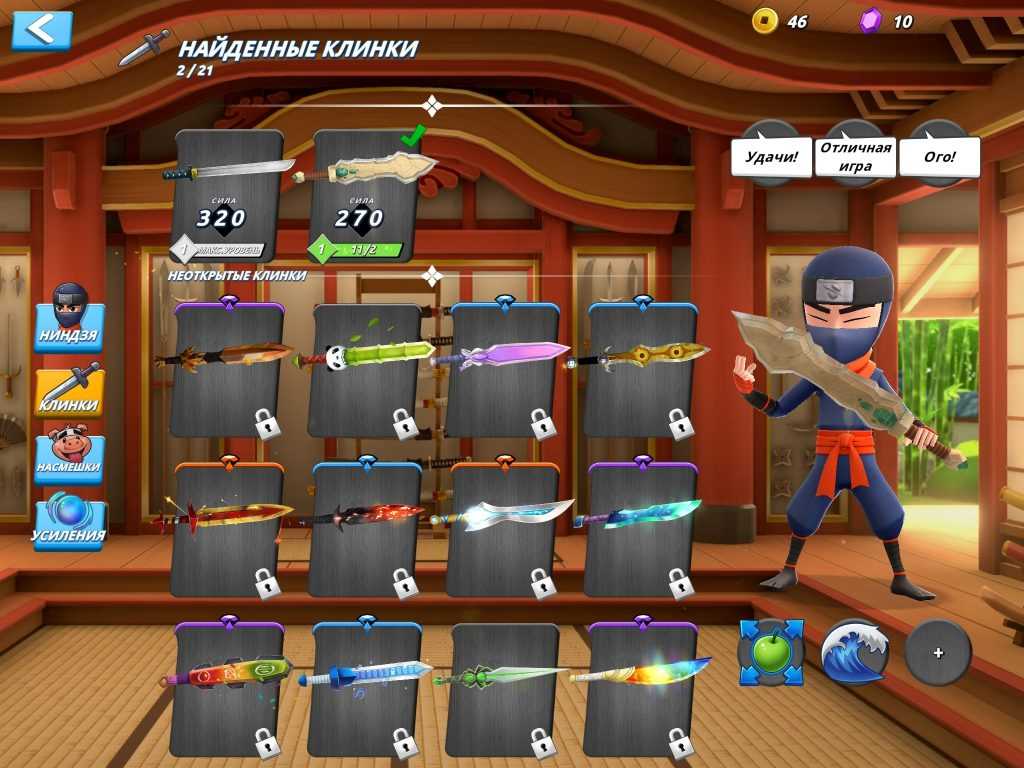Go back using the arrow button
Screen dimensions: 1024x768
click(42, 30)
